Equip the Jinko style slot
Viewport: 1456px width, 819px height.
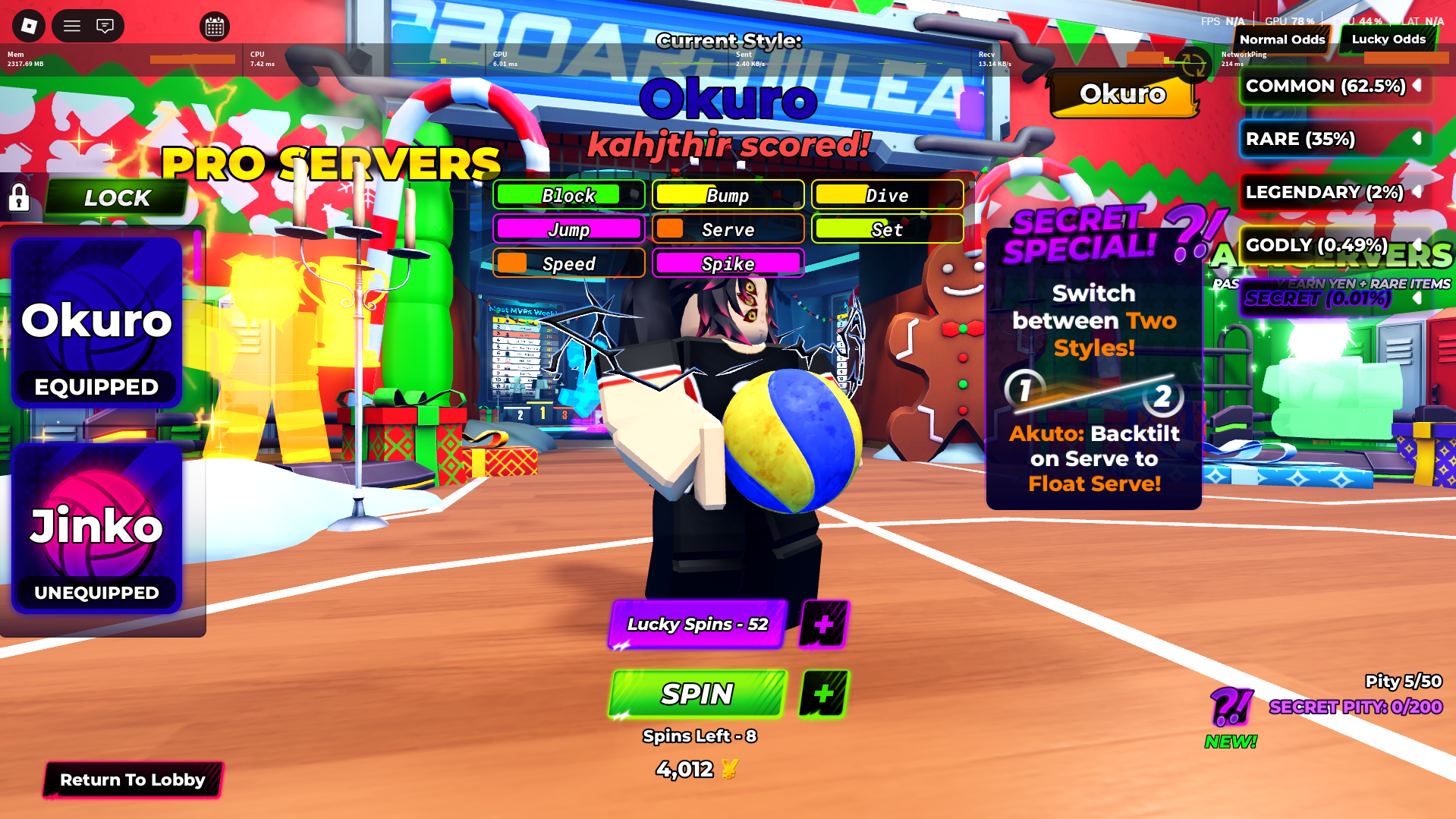click(97, 529)
